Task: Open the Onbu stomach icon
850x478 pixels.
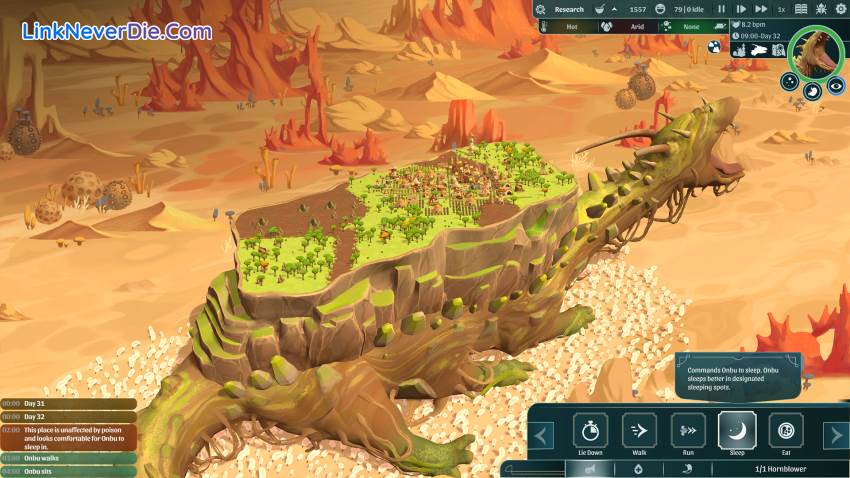Action: coord(813,90)
